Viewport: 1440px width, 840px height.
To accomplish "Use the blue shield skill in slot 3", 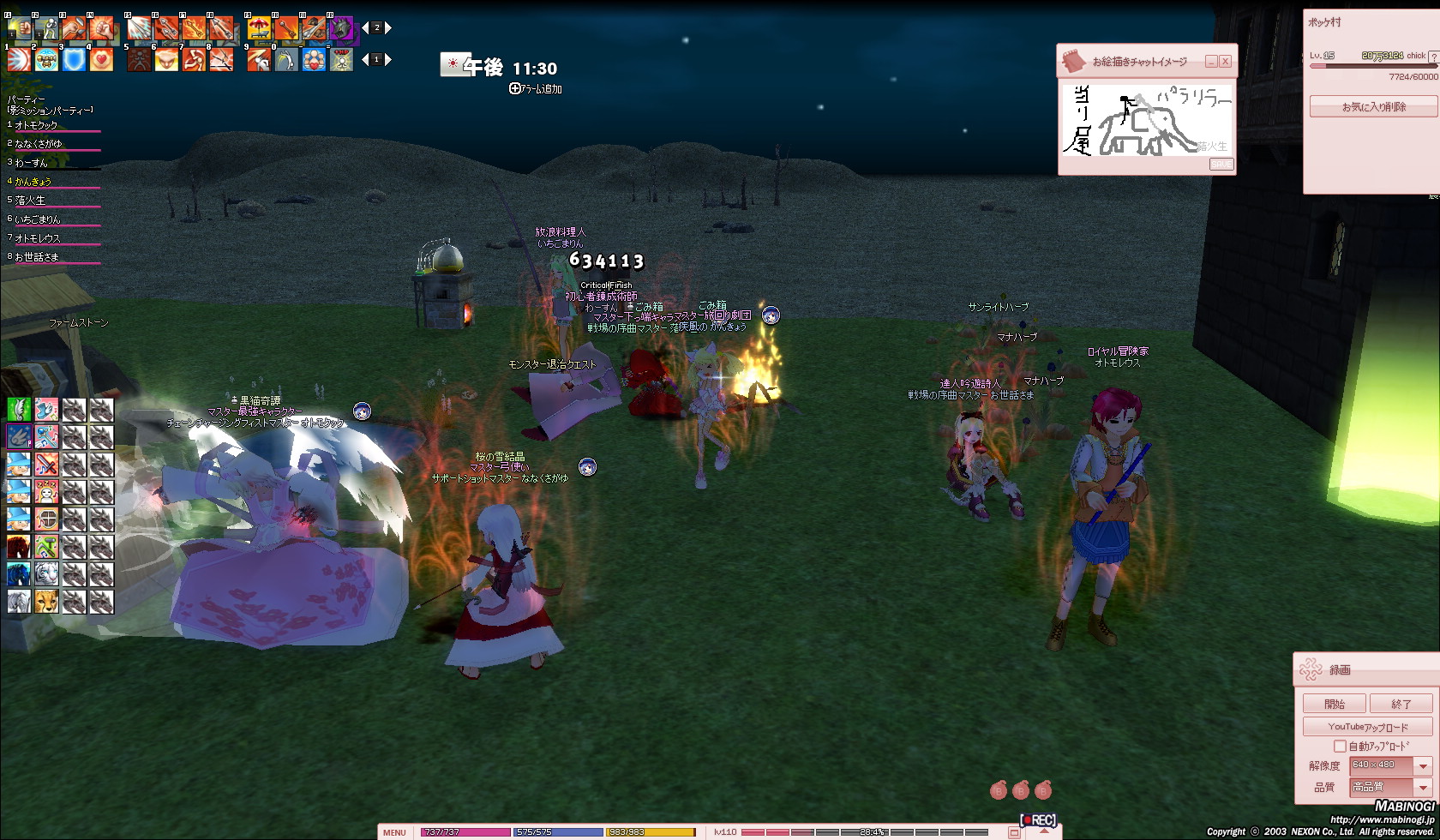I will 74,59.
